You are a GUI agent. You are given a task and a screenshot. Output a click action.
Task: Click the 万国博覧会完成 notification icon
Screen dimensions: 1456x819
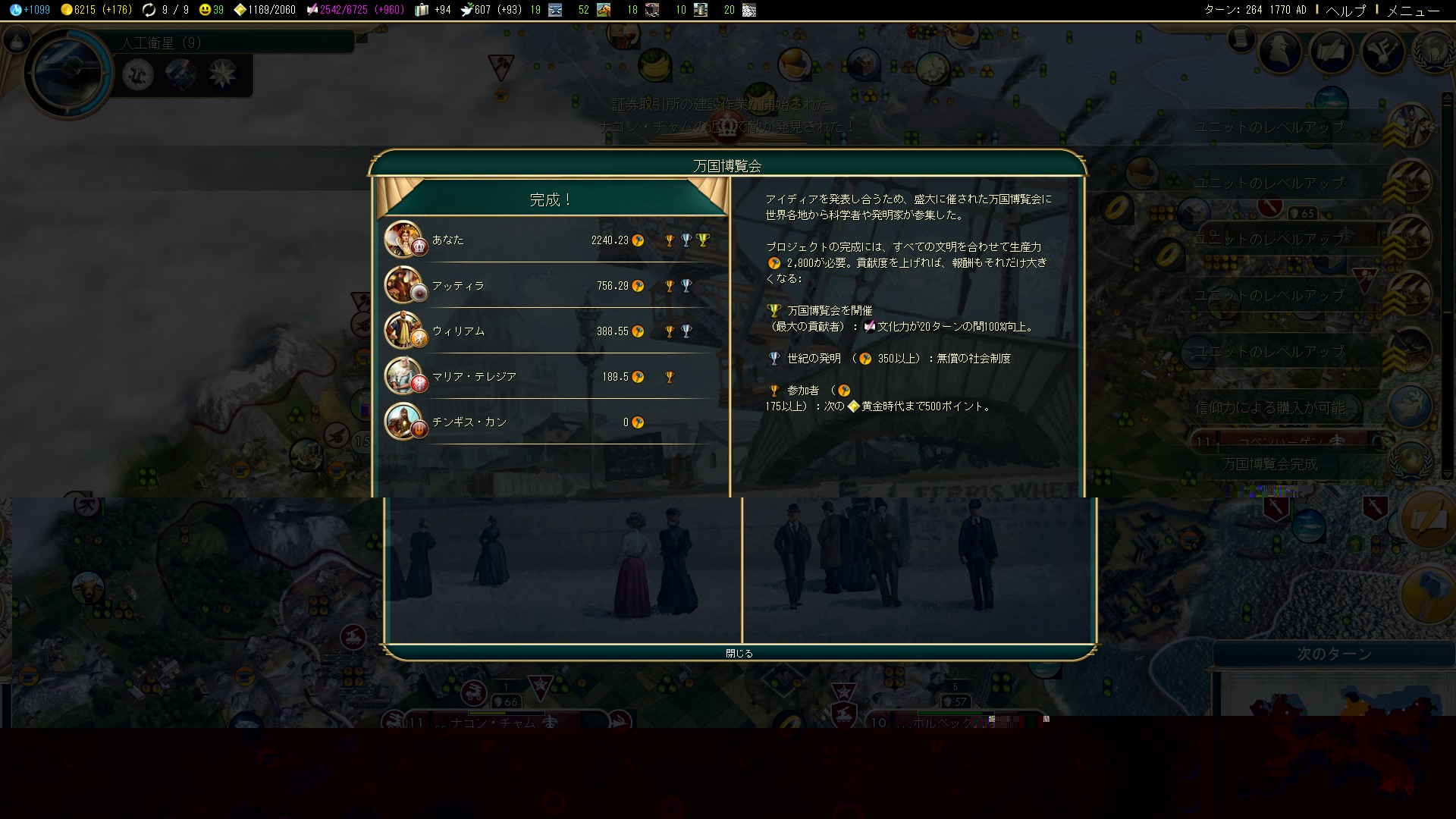(1410, 459)
